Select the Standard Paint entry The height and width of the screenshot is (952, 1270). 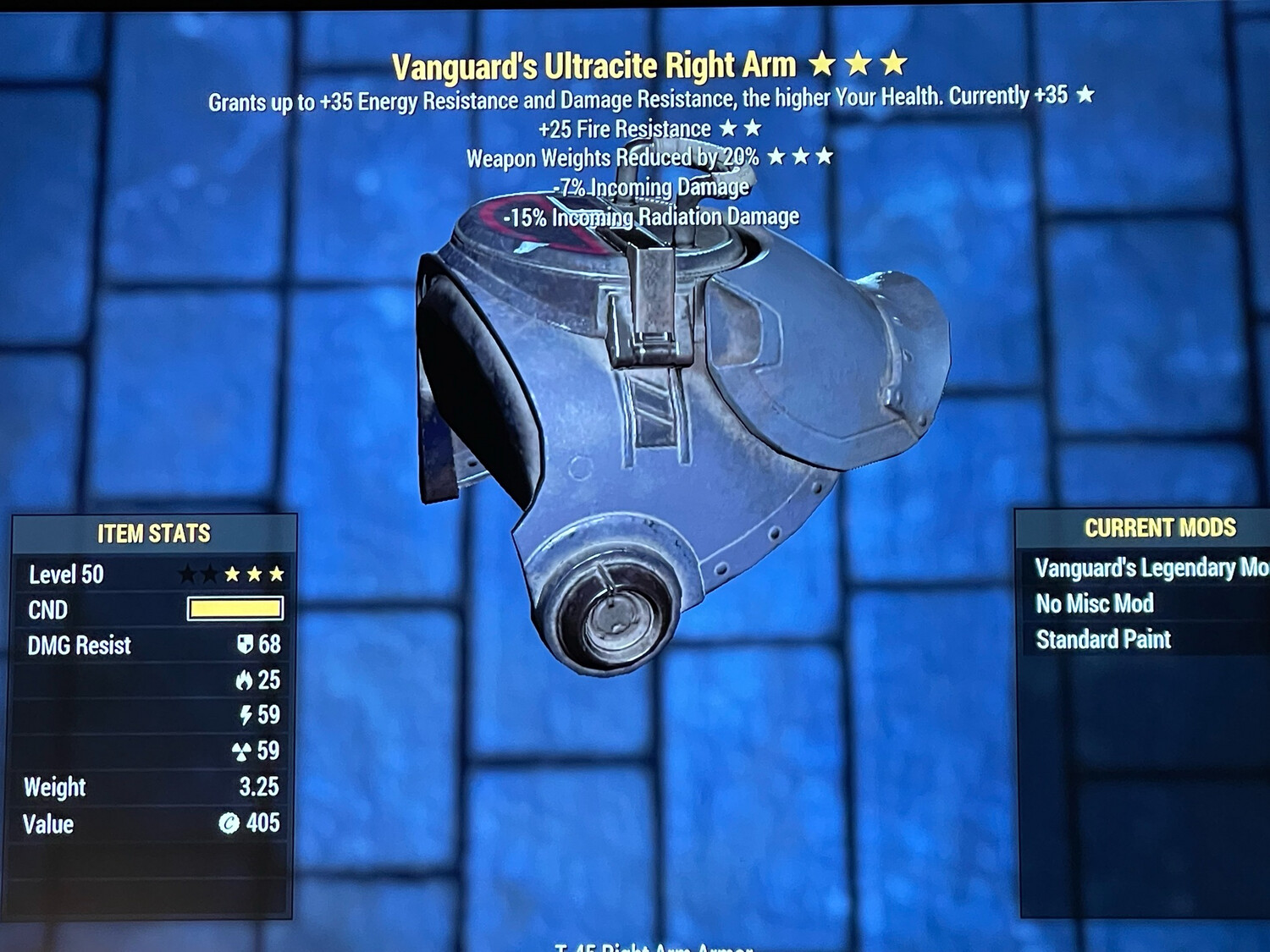coord(1102,639)
